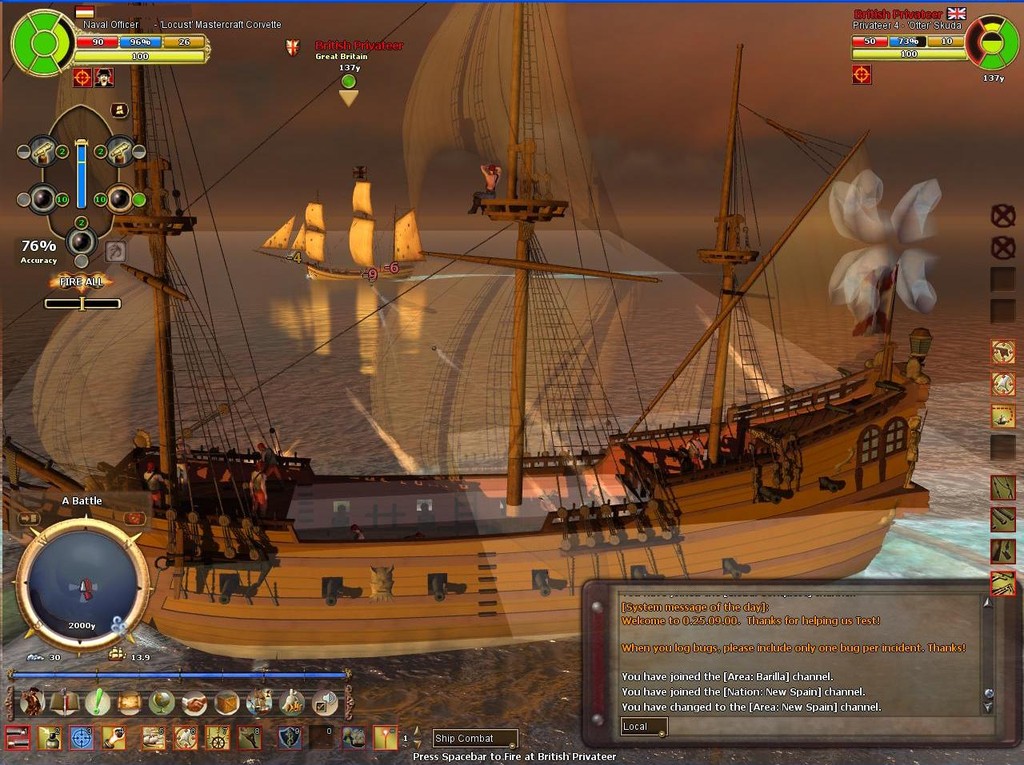Click the red crosshair icon under player bars
Screen dimensions: 1024x765
click(x=82, y=77)
